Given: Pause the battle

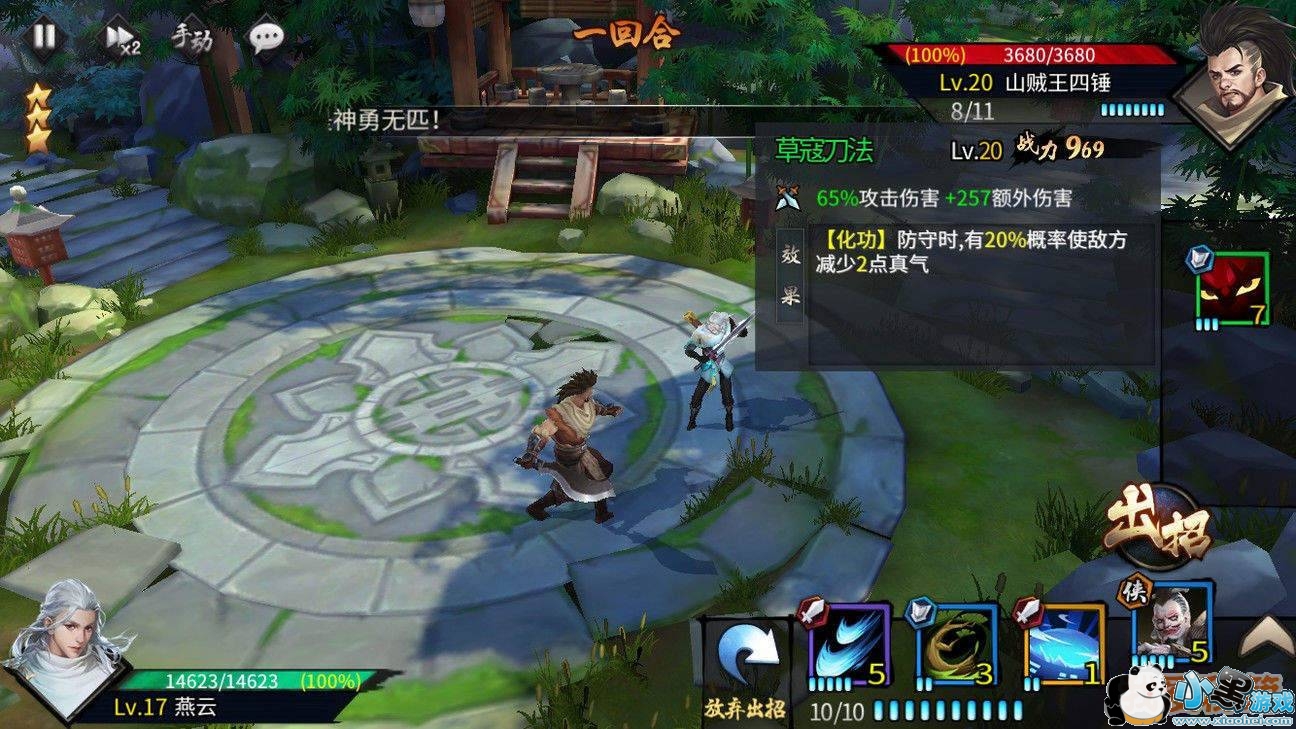Looking at the screenshot, I should pyautogui.click(x=43, y=37).
